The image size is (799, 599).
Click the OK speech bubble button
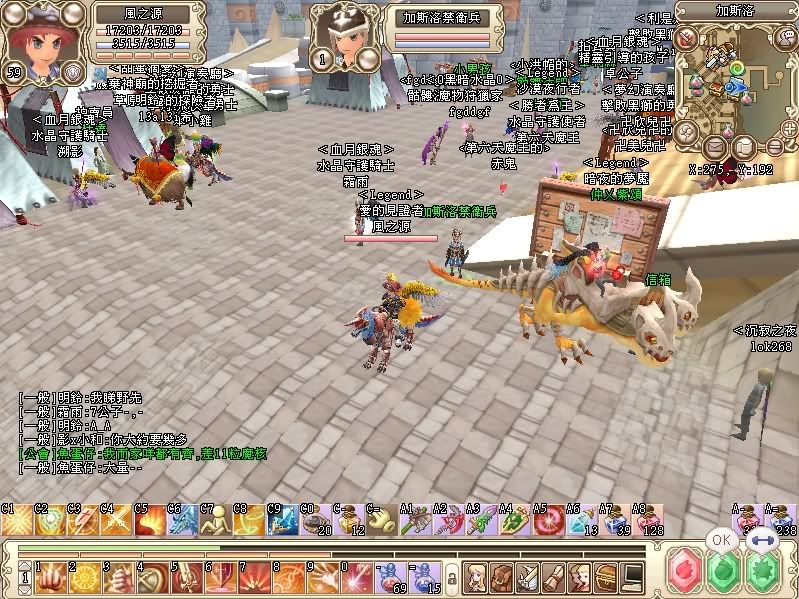coord(721,540)
